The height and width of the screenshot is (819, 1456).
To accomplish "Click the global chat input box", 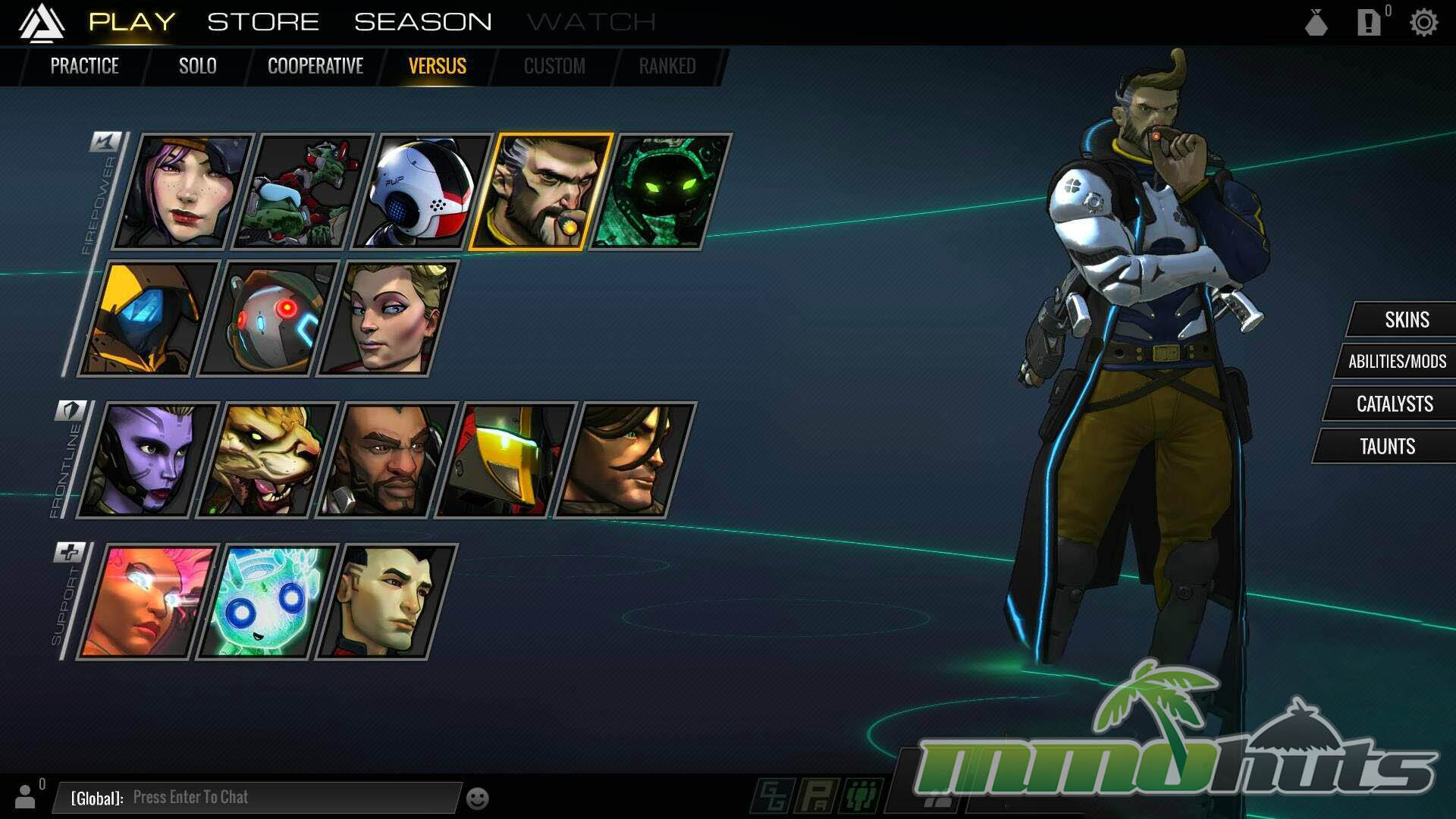I will click(x=258, y=797).
